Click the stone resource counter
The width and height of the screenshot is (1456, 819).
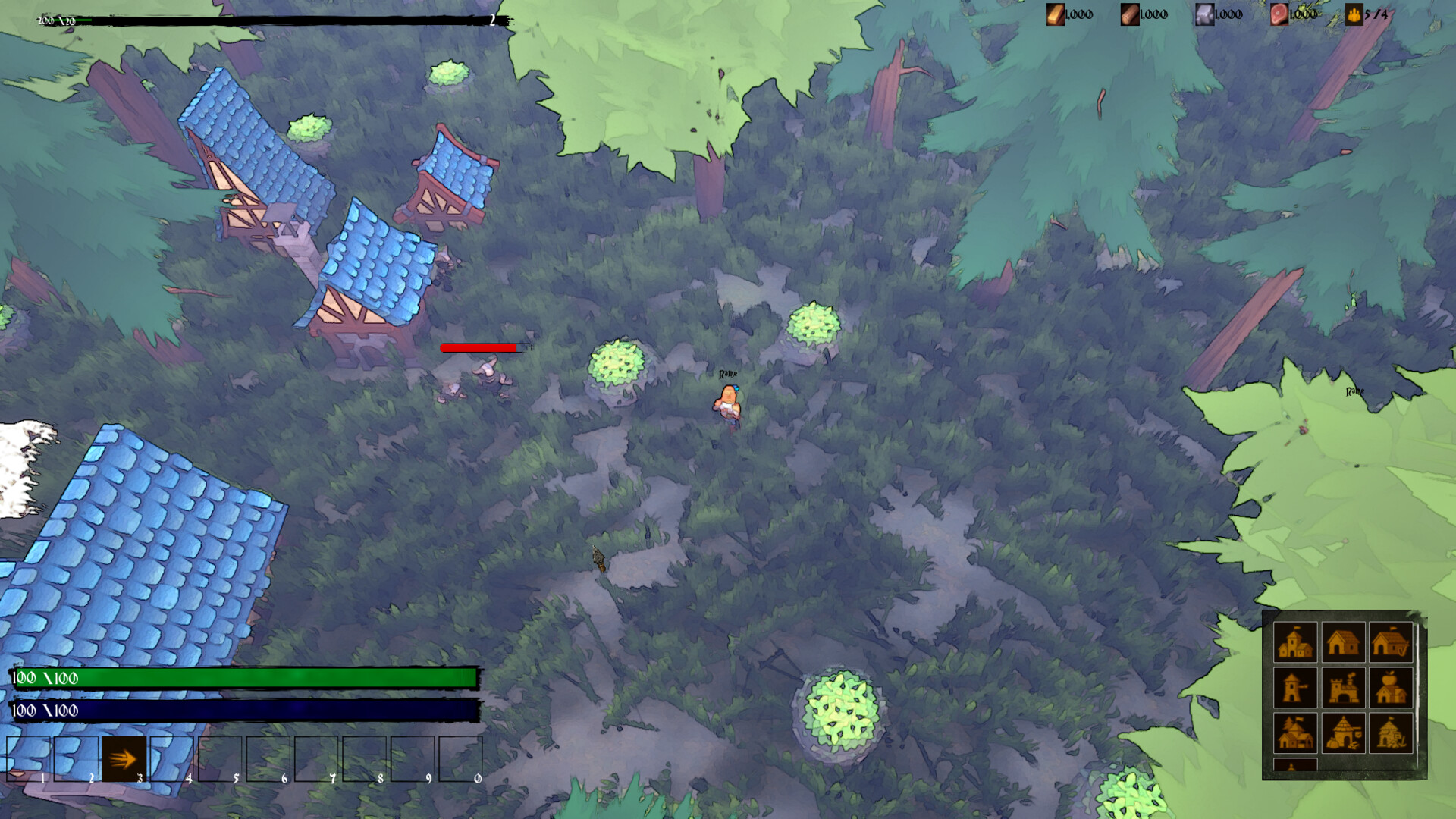tap(1204, 14)
